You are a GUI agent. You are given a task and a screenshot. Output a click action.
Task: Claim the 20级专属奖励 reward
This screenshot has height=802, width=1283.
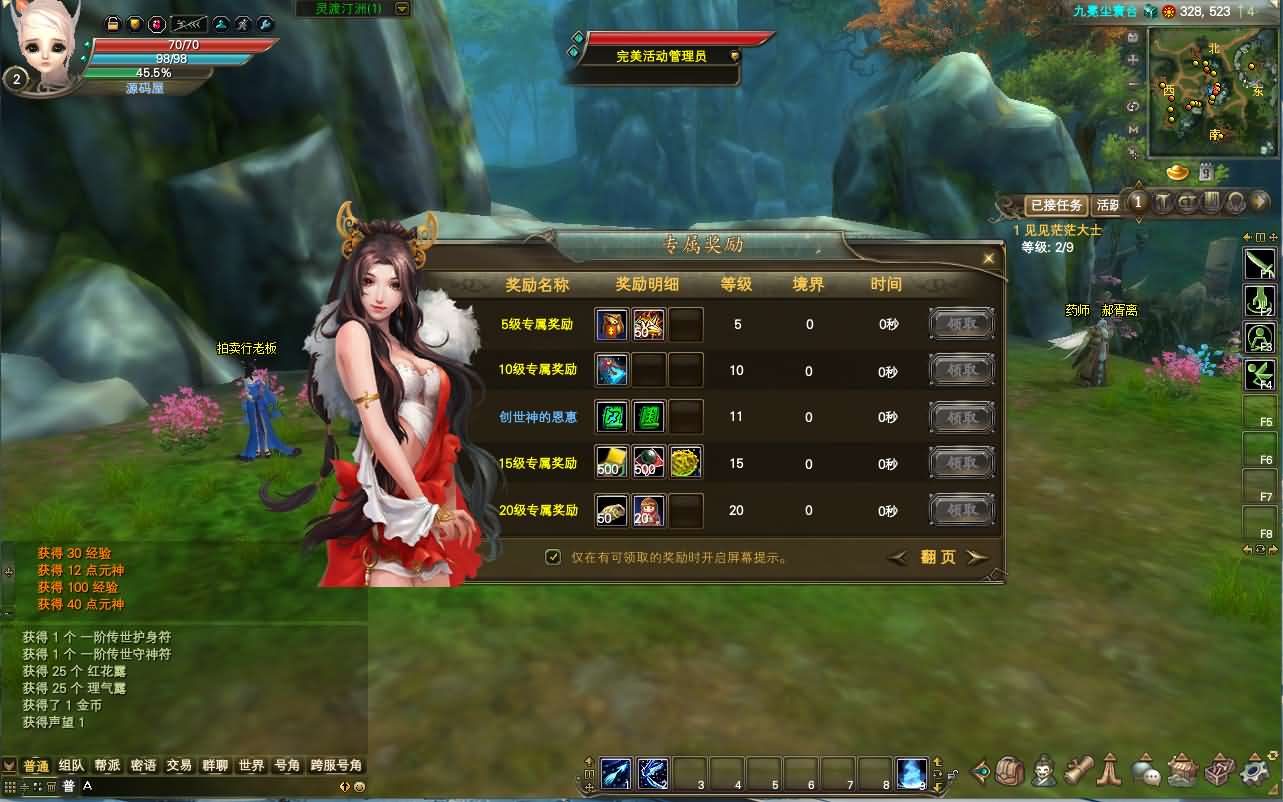pos(962,510)
